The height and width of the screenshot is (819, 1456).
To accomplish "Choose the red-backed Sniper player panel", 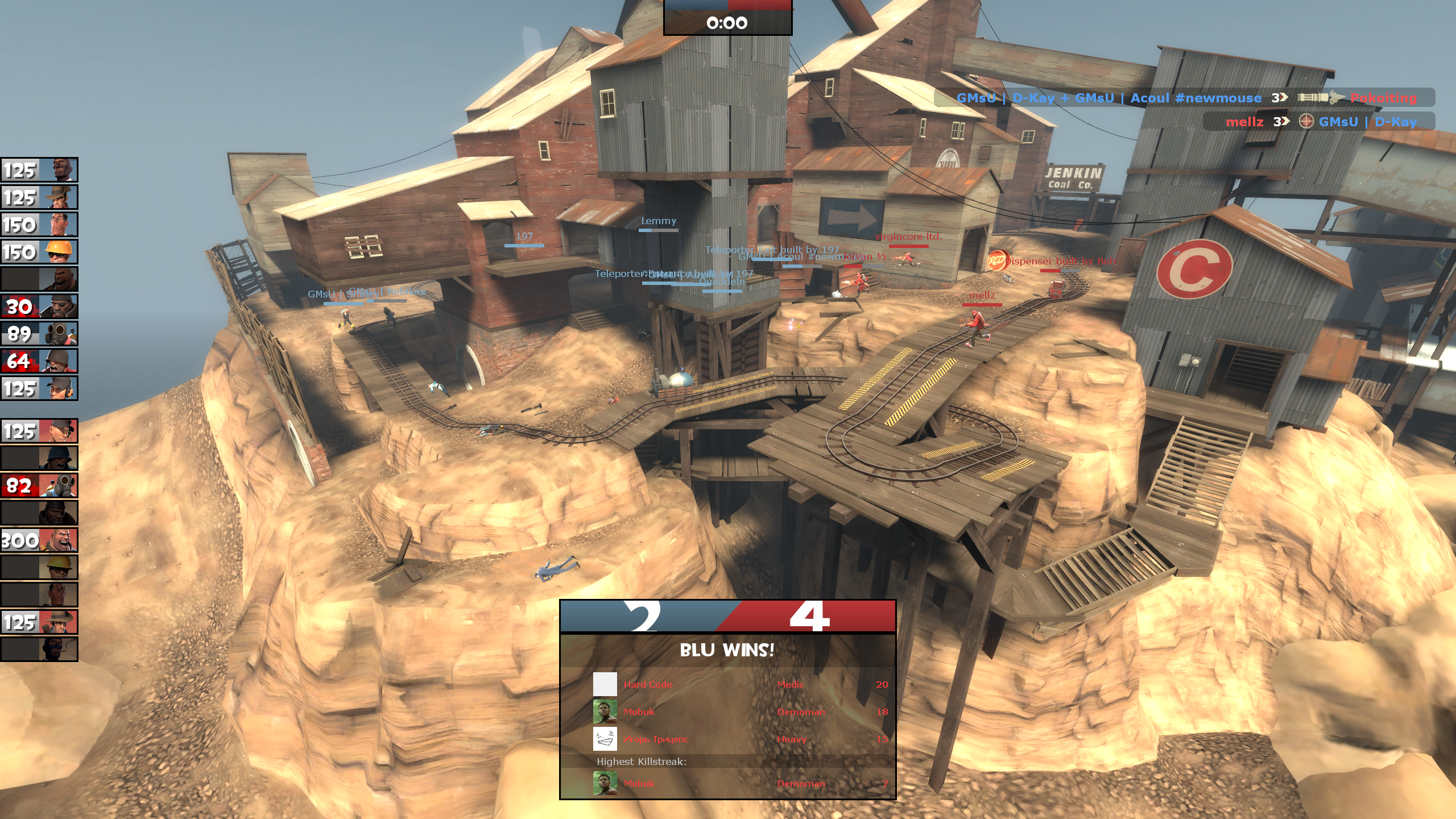I will point(39,622).
